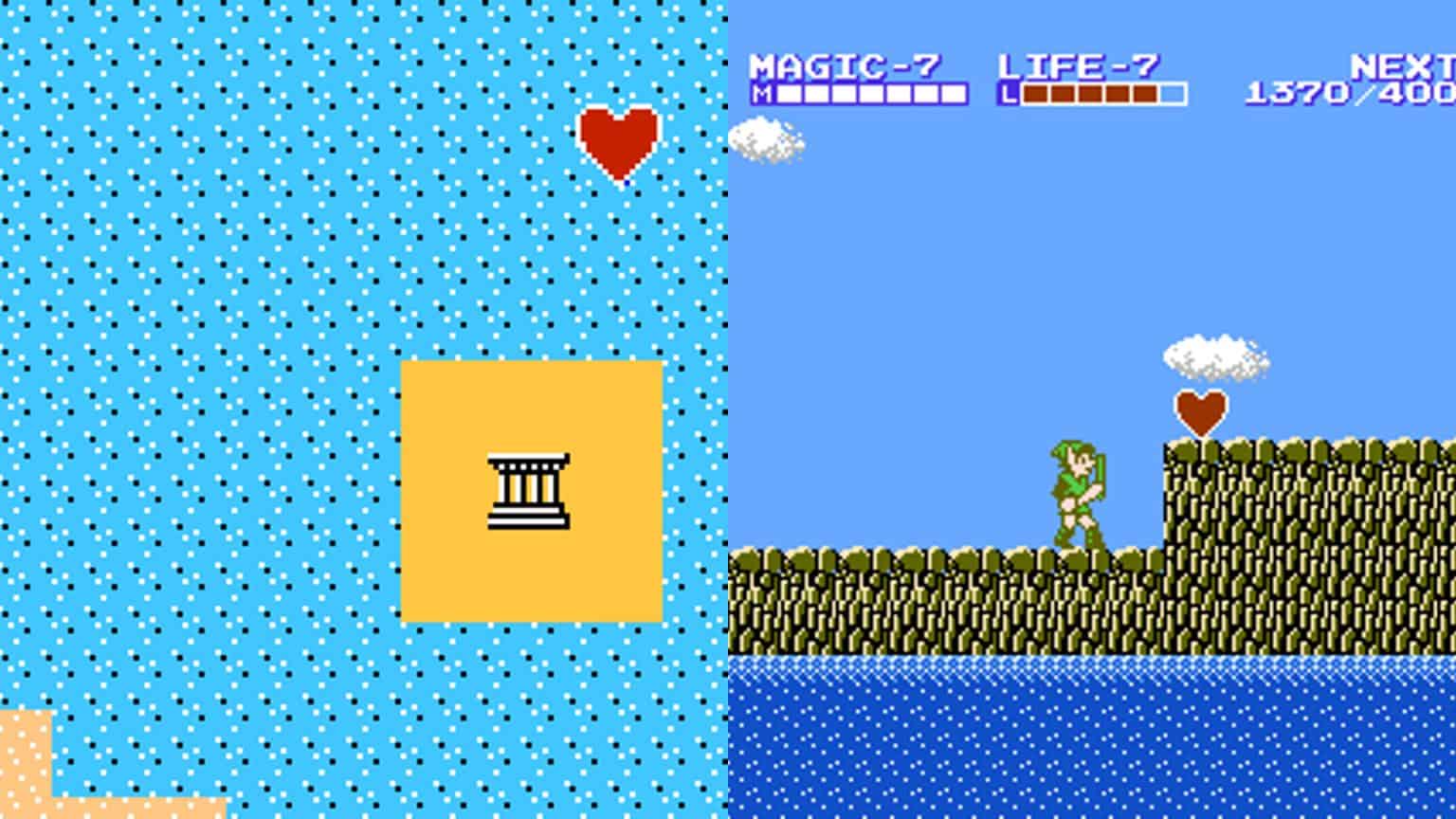This screenshot has height=819, width=1456.
Task: Click the 1370/400 experience counter
Action: pos(1346,93)
